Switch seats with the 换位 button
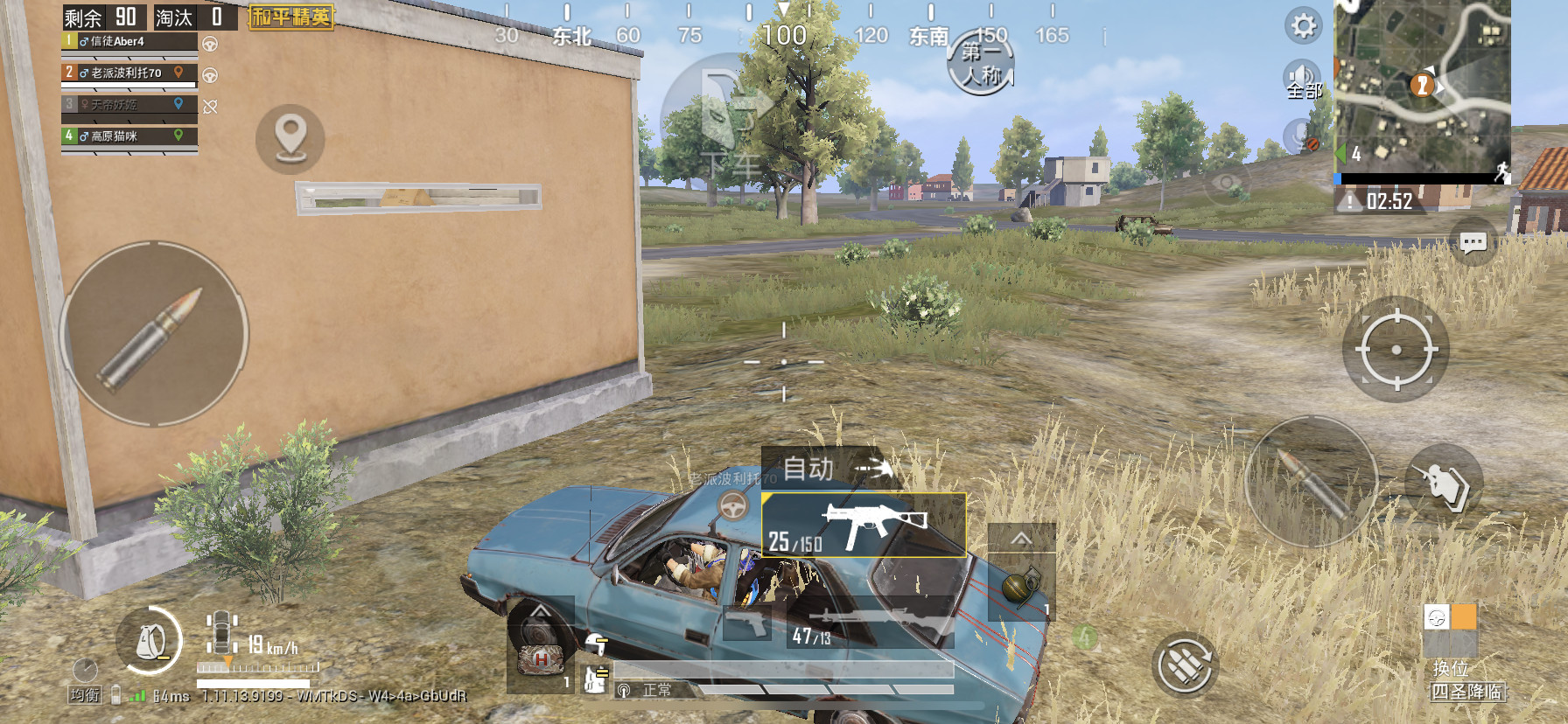 tap(1450, 643)
